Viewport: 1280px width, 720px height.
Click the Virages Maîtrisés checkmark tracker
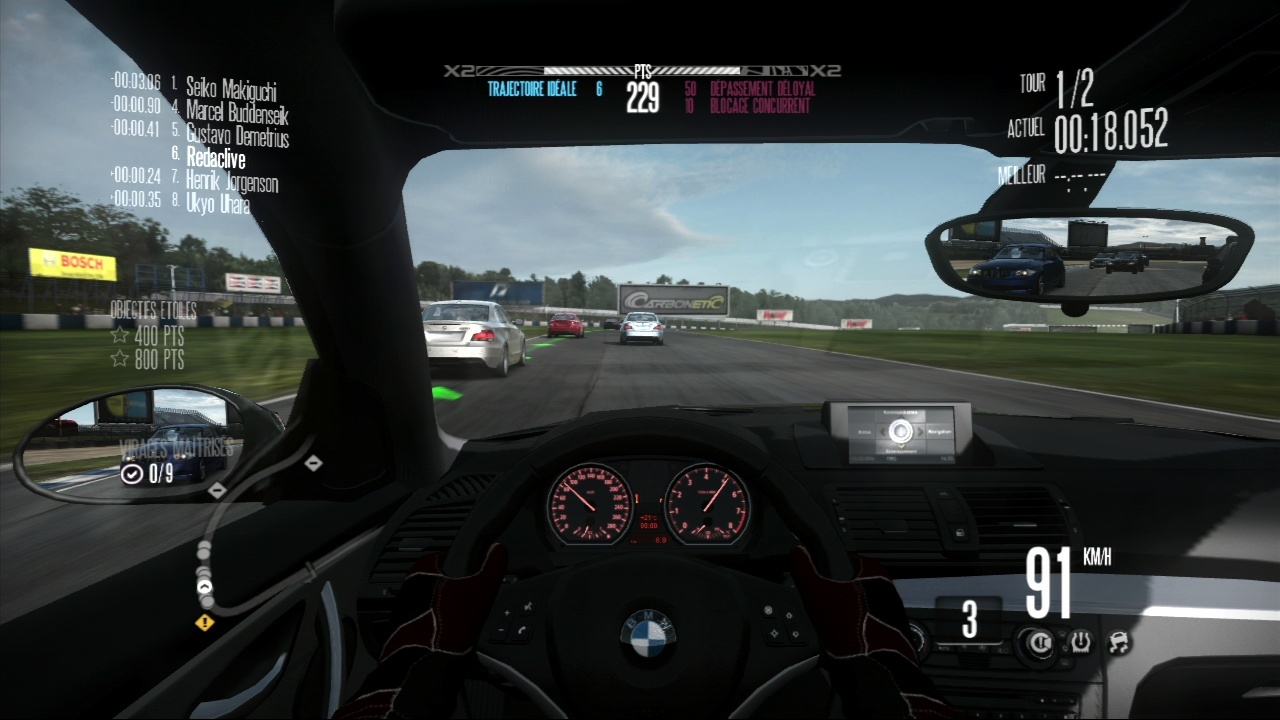pos(132,474)
